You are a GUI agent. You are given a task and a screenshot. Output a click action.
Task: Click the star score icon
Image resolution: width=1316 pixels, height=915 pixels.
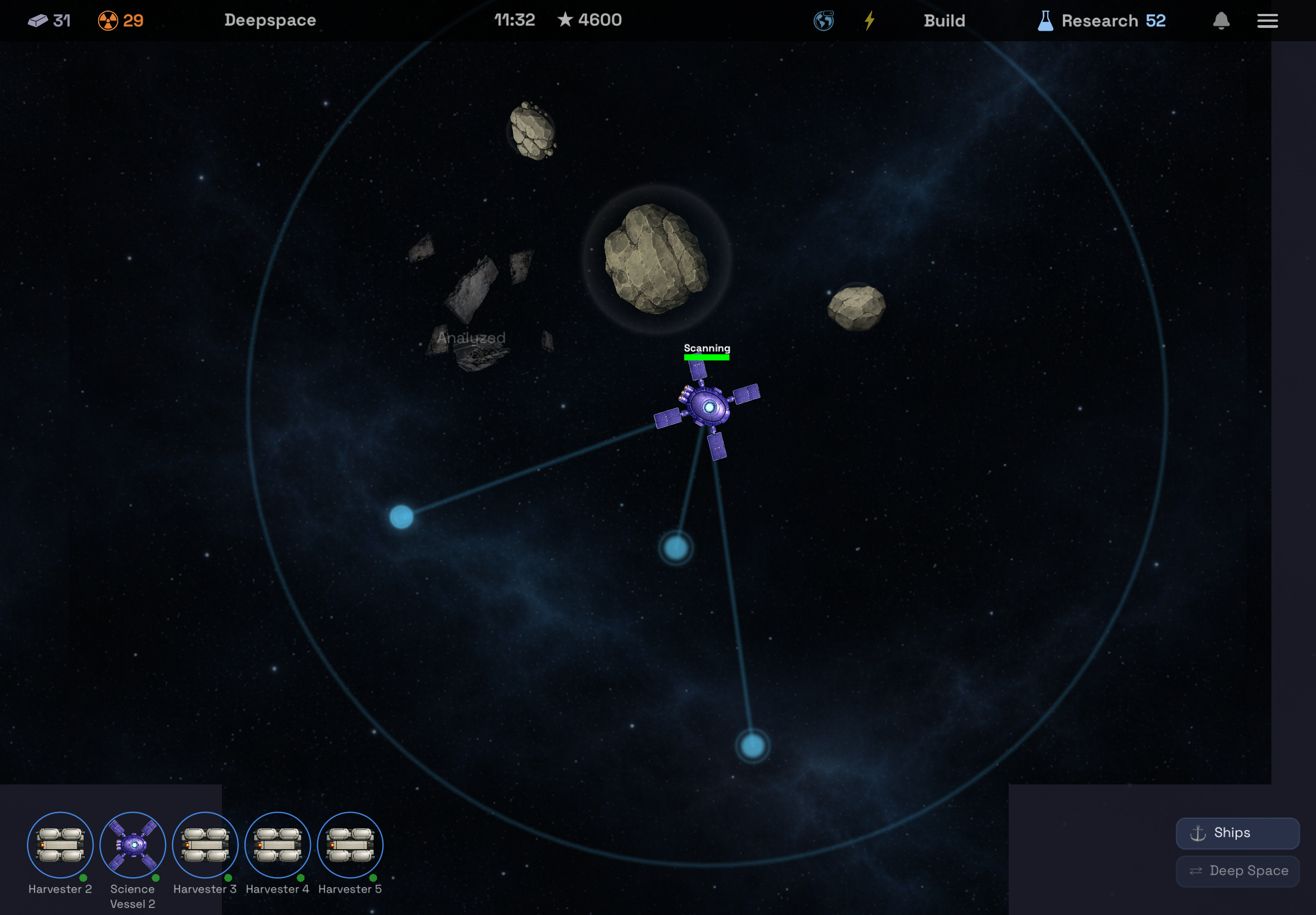tap(565, 20)
